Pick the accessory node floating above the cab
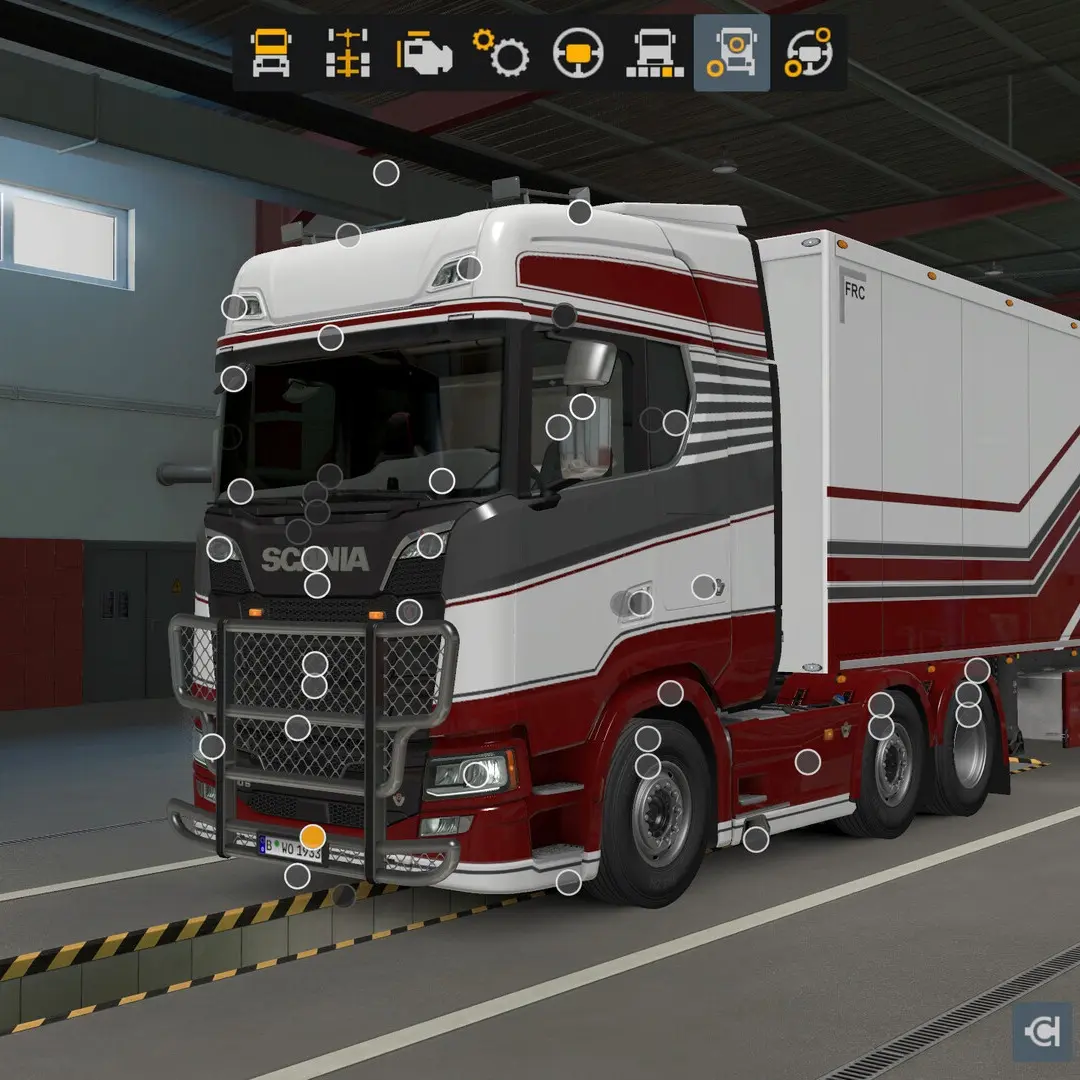The width and height of the screenshot is (1080, 1080). [x=386, y=173]
